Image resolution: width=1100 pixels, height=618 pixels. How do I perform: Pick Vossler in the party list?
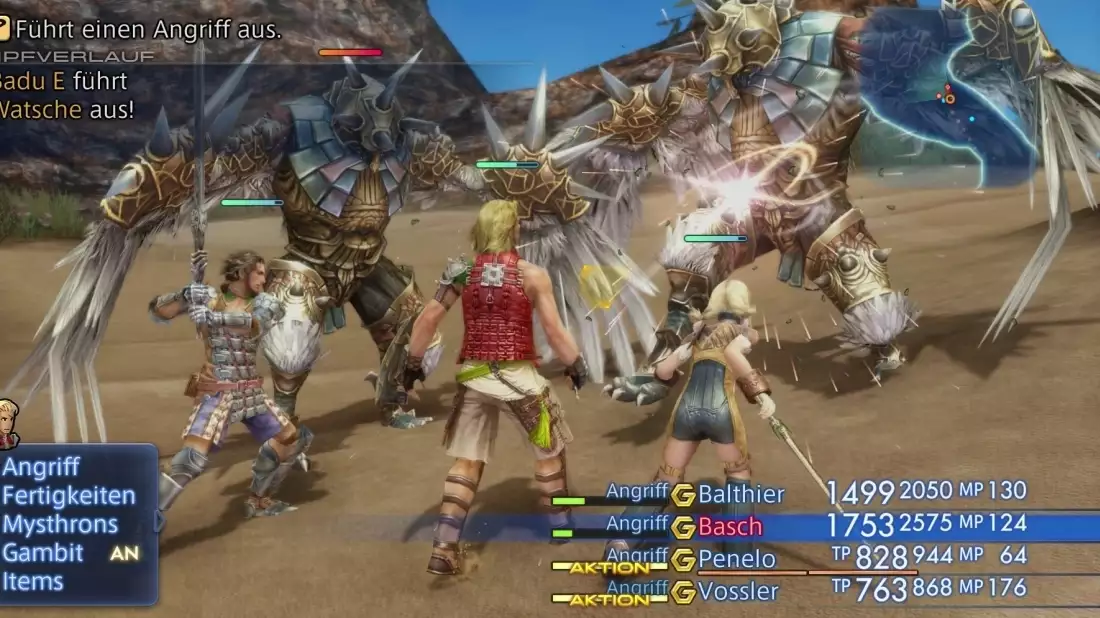(x=738, y=590)
